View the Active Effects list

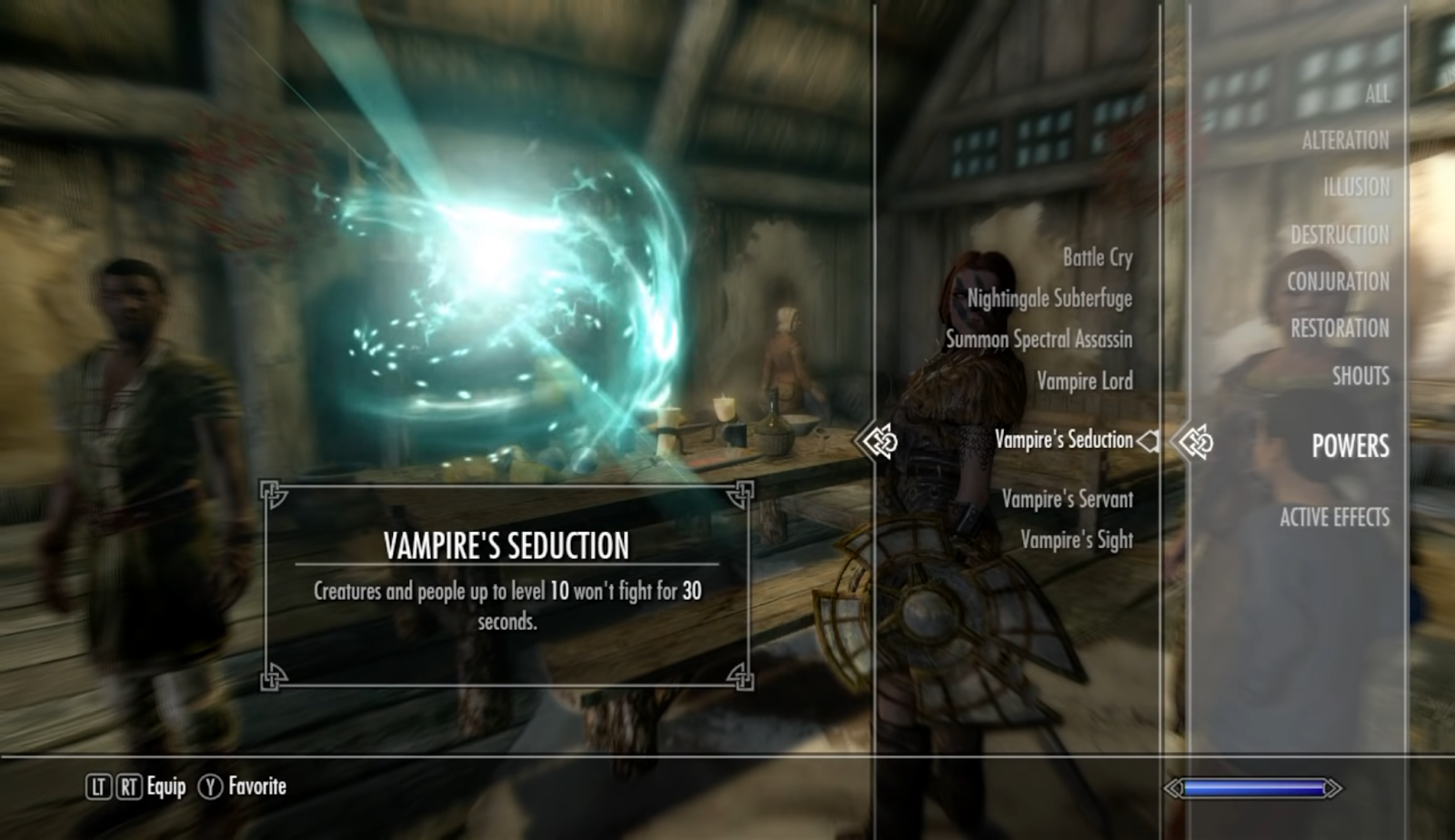pyautogui.click(x=1334, y=517)
